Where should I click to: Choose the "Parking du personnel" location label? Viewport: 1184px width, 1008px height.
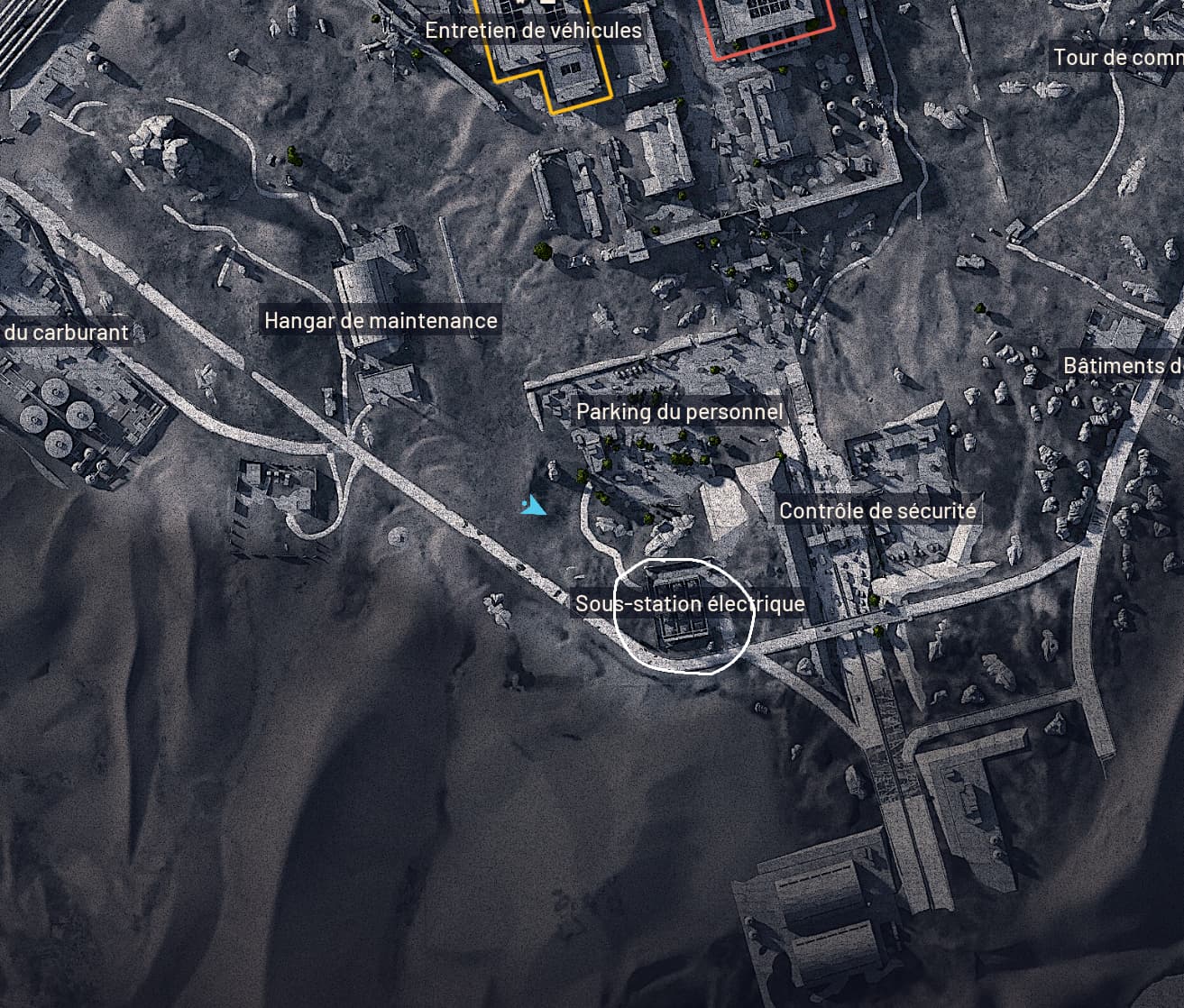[x=679, y=413]
